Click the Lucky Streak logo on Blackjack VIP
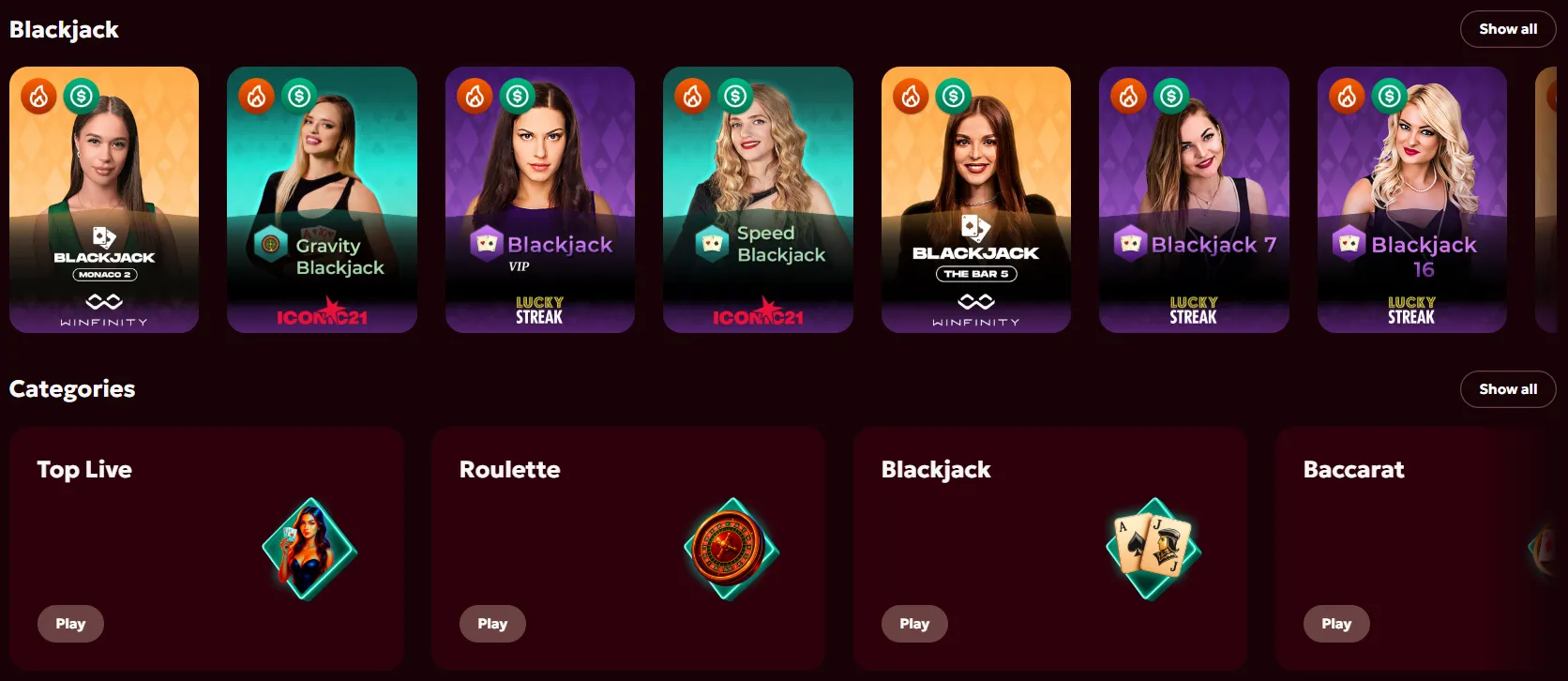The height and width of the screenshot is (681, 1568). point(540,309)
